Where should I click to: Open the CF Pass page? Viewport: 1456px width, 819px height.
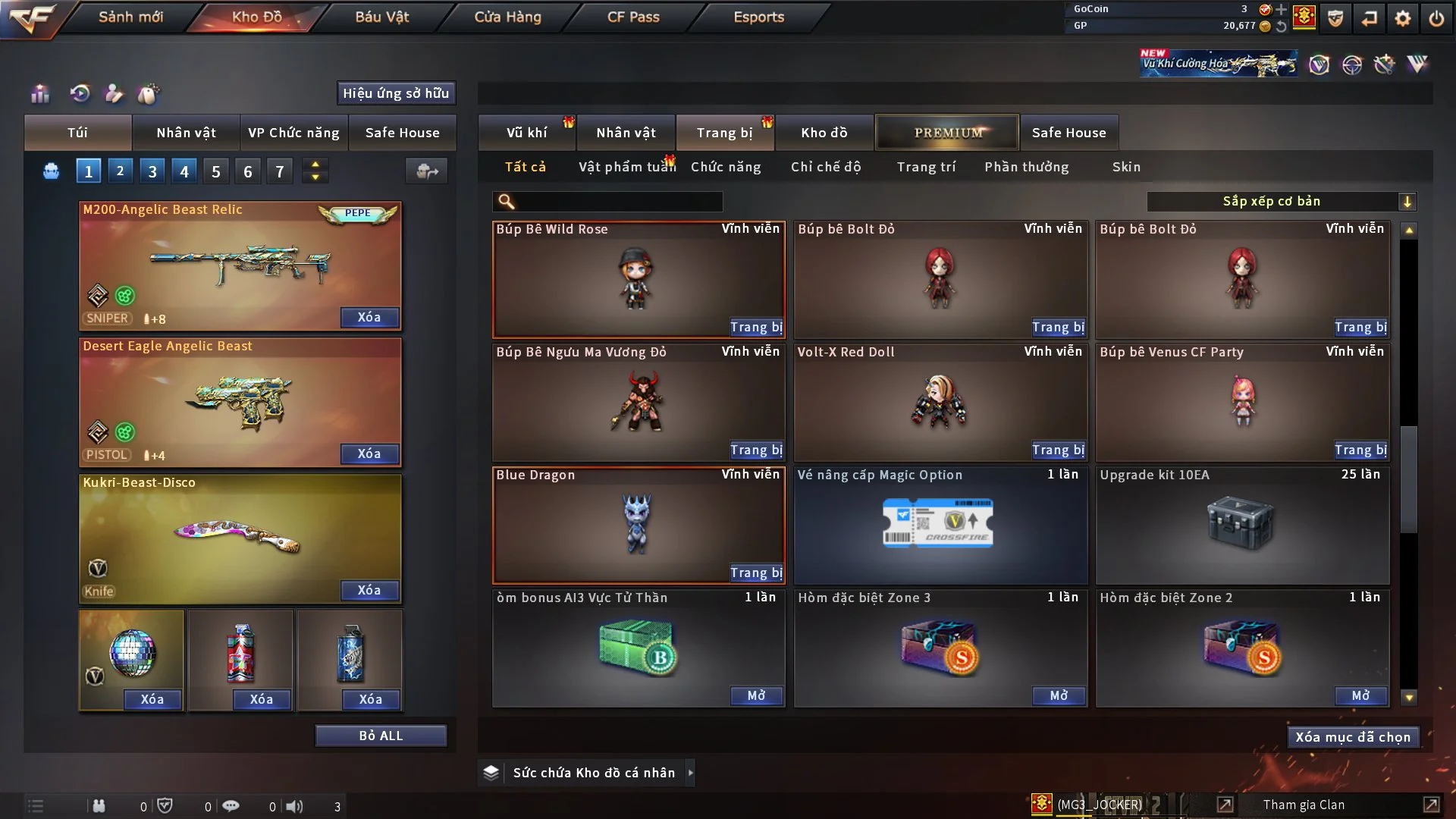click(x=633, y=17)
